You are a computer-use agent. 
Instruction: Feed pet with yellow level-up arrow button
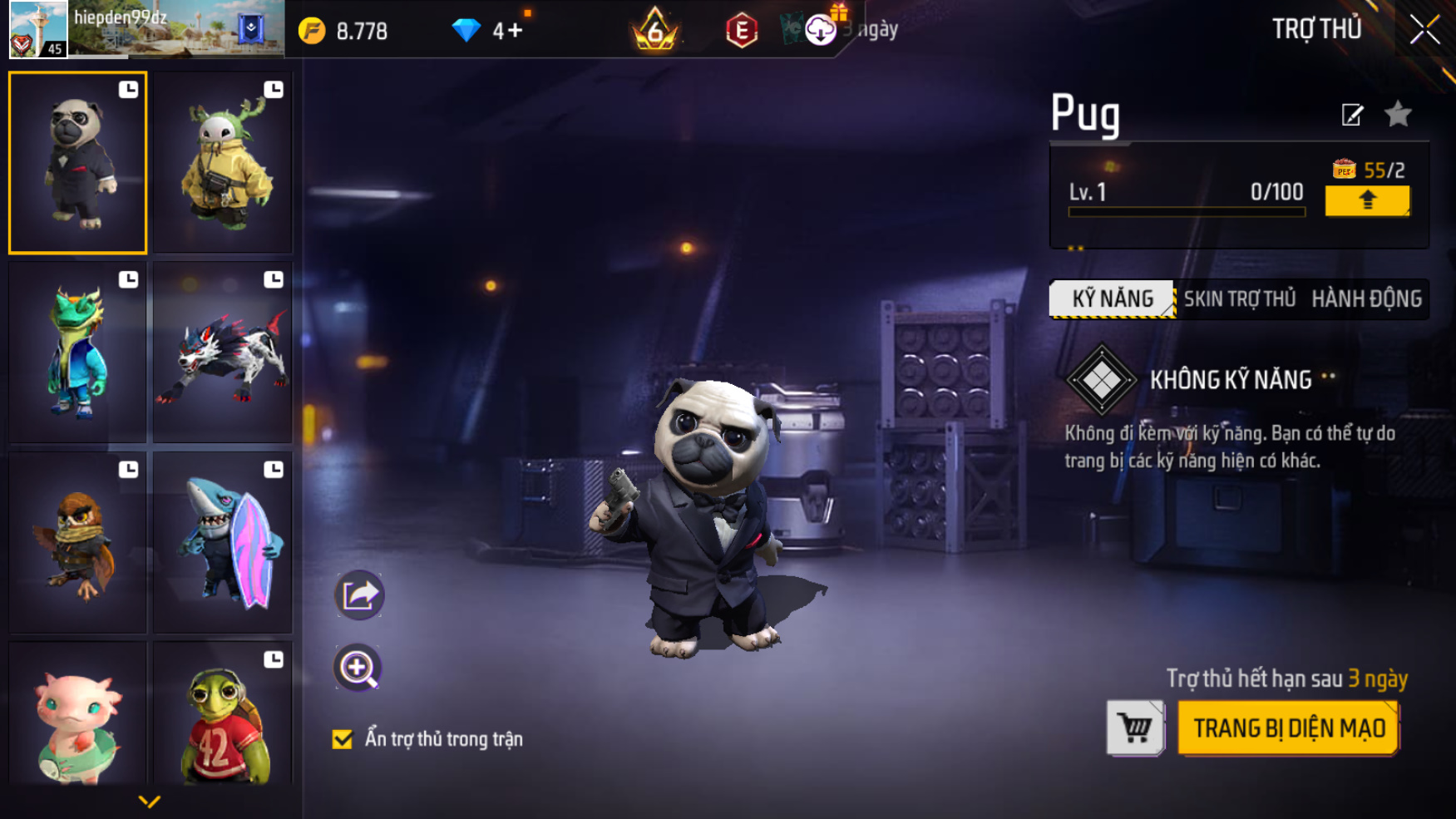coord(1366,200)
